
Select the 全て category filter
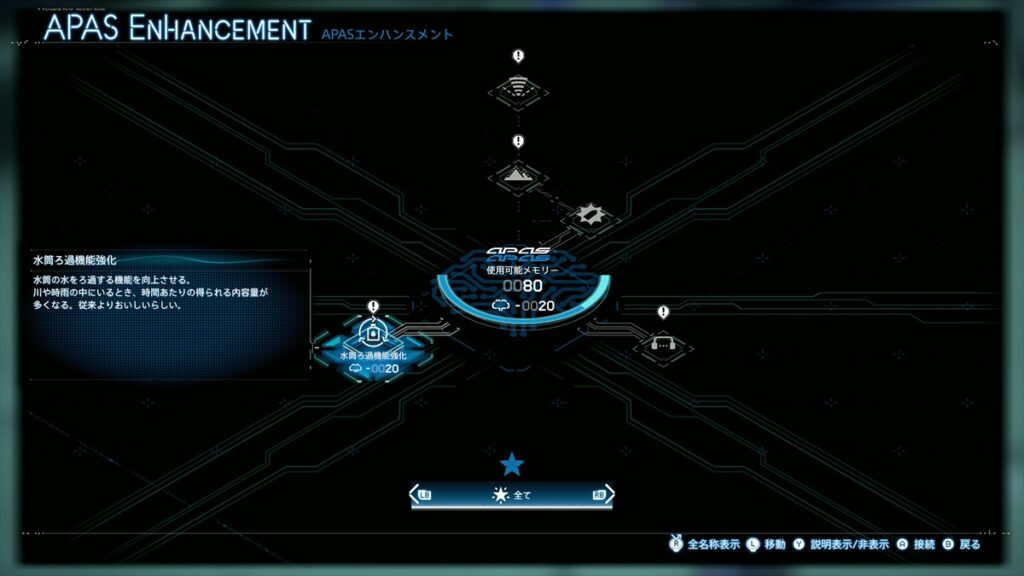[512, 494]
